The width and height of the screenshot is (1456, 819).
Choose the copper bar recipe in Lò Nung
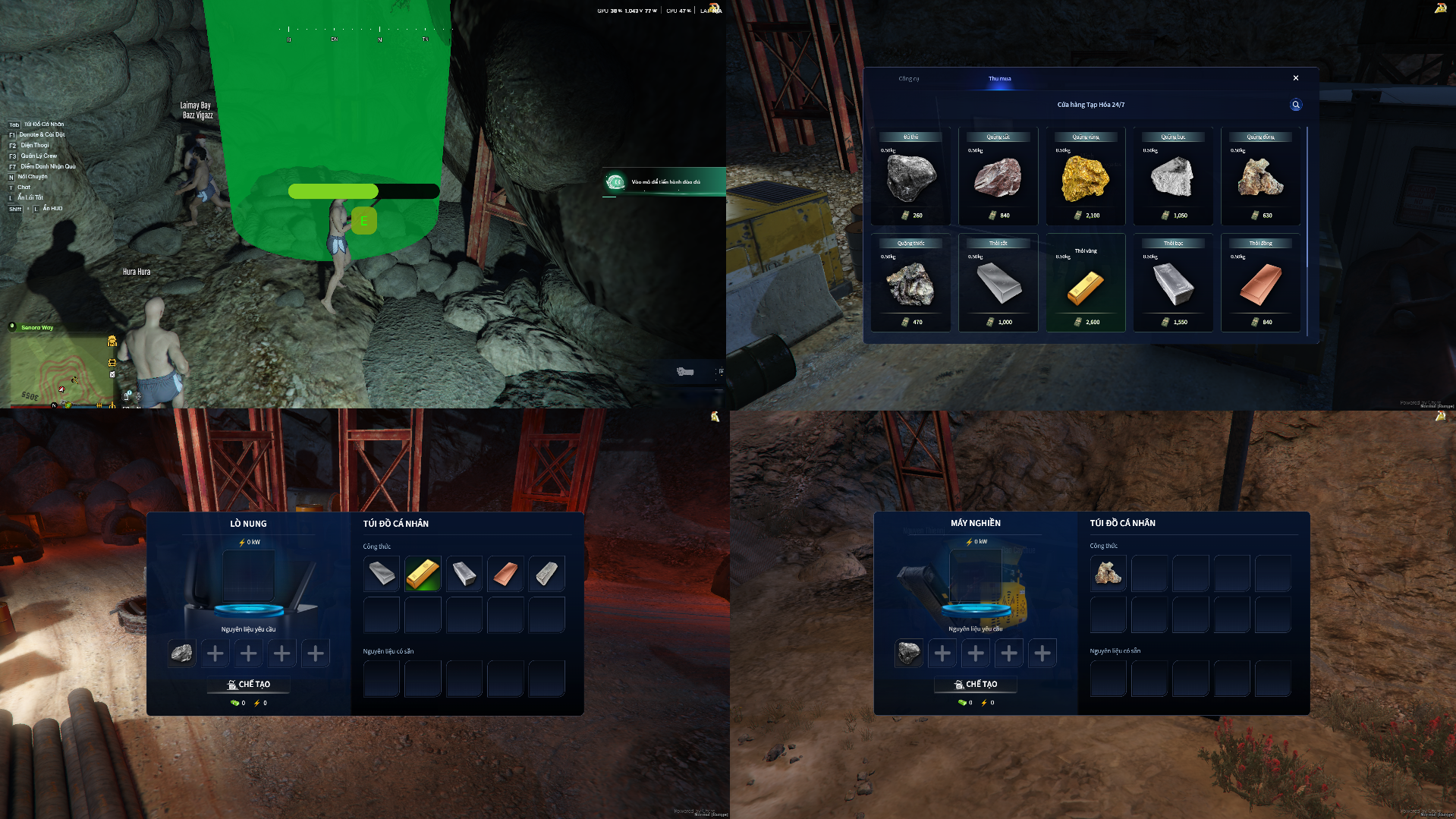[x=505, y=574]
